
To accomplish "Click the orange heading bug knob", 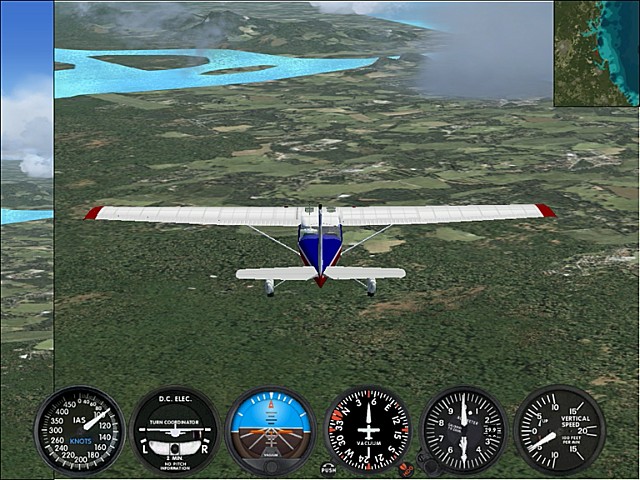I will click(x=405, y=467).
